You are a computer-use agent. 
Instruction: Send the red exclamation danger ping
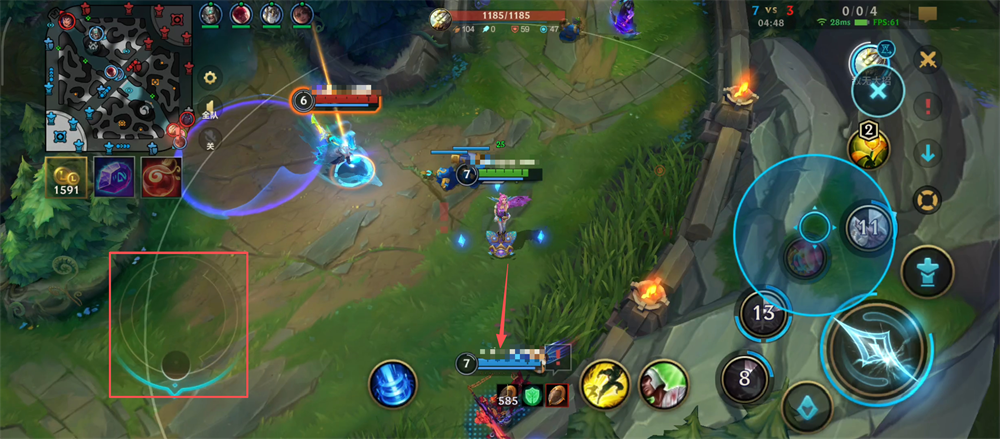point(928,106)
